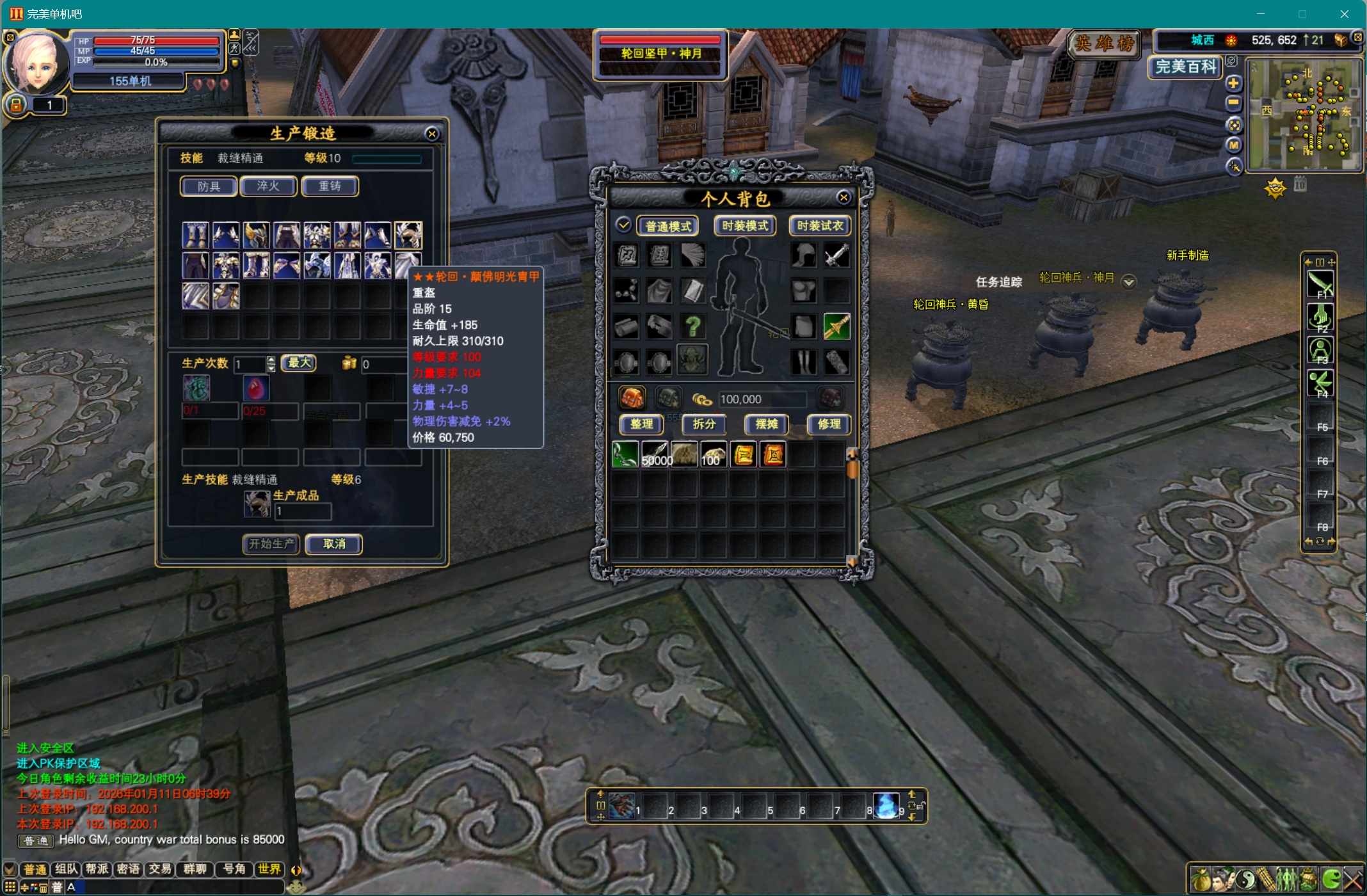Close the 生产锻造 crafting window
Image resolution: width=1367 pixels, height=896 pixels.
tap(432, 134)
